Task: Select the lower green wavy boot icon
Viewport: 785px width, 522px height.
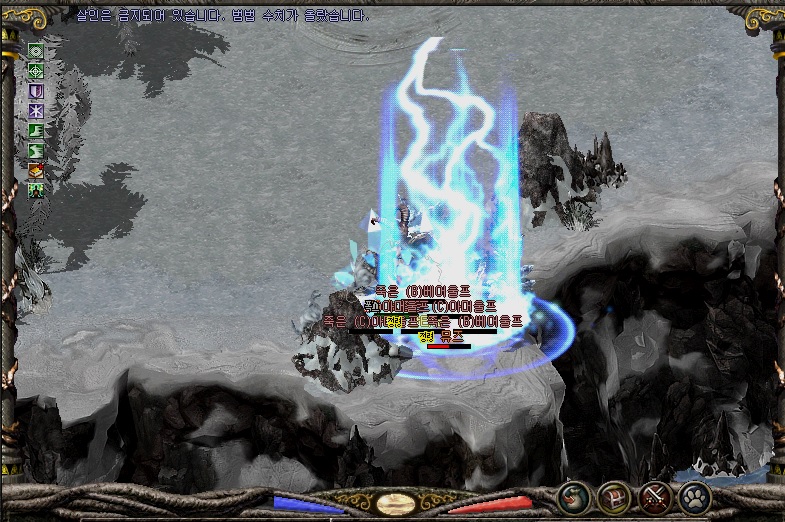Action: [x=36, y=150]
